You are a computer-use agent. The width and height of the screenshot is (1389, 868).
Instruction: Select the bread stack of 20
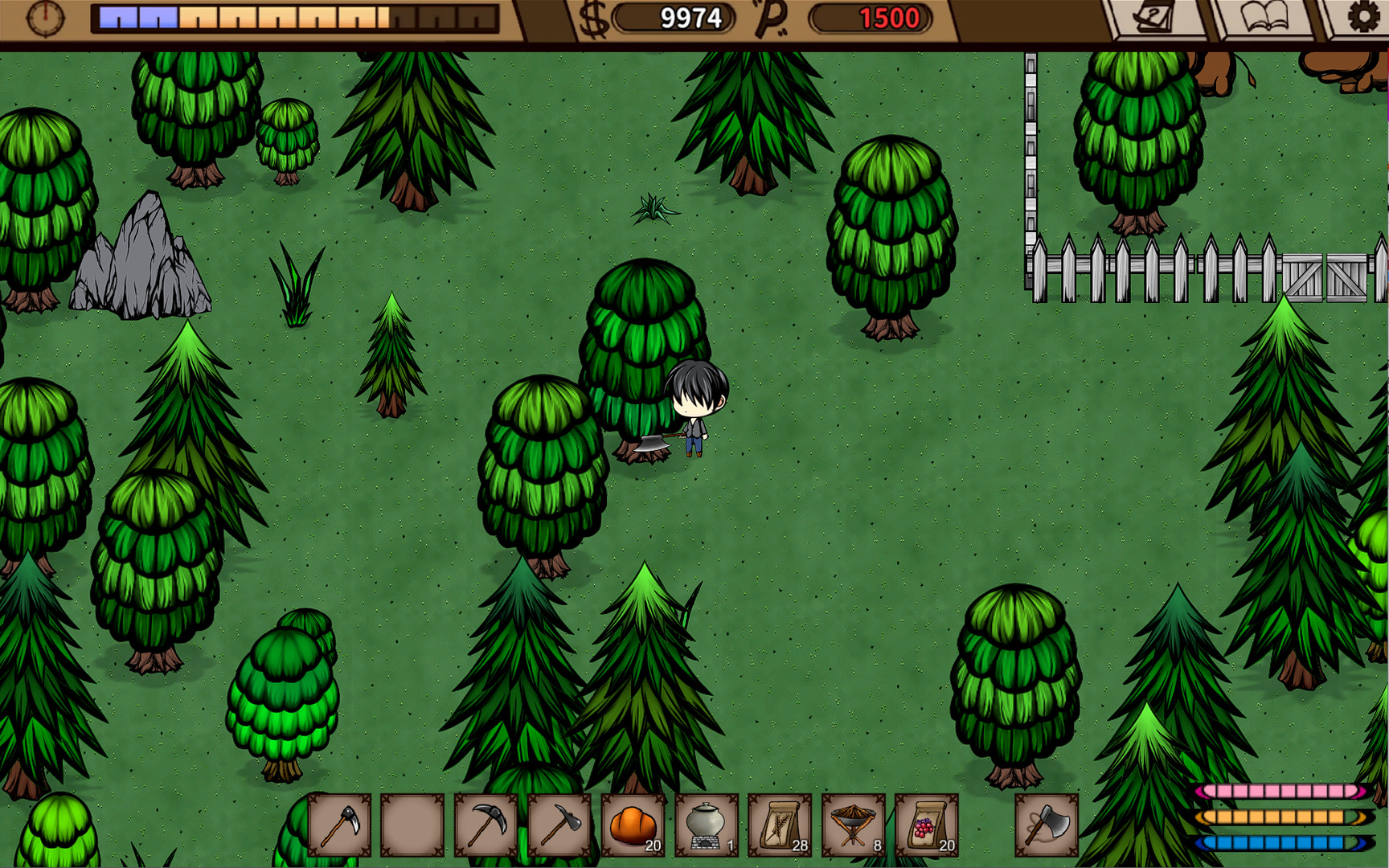click(x=633, y=825)
